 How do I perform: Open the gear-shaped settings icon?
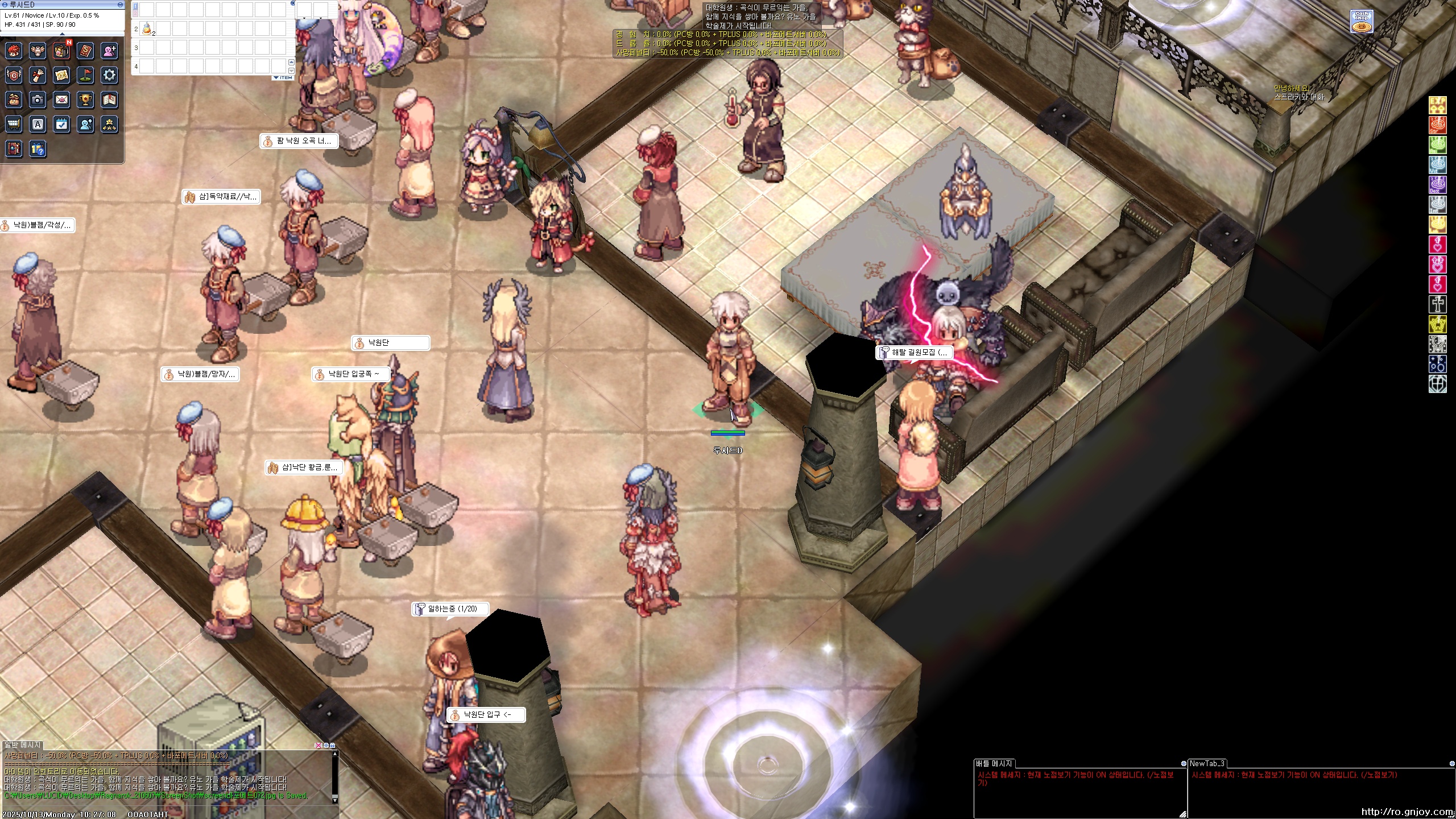(x=109, y=75)
